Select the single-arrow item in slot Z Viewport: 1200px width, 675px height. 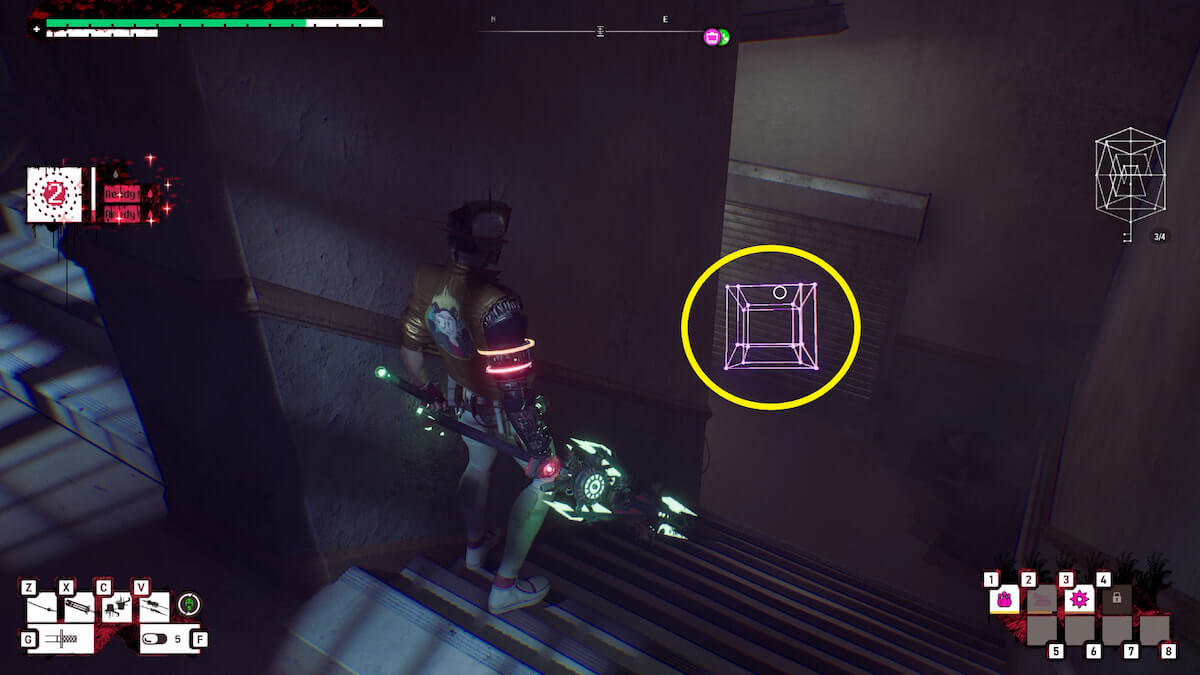pos(42,607)
